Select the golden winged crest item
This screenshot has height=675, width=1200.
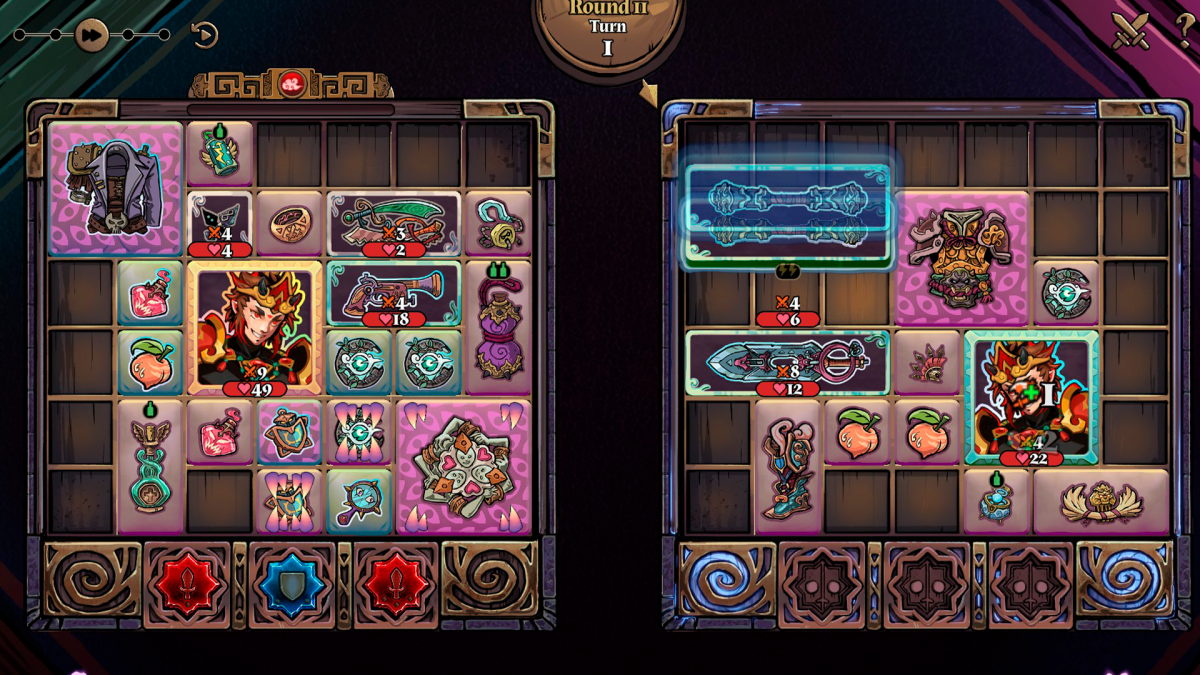[x=1100, y=501]
